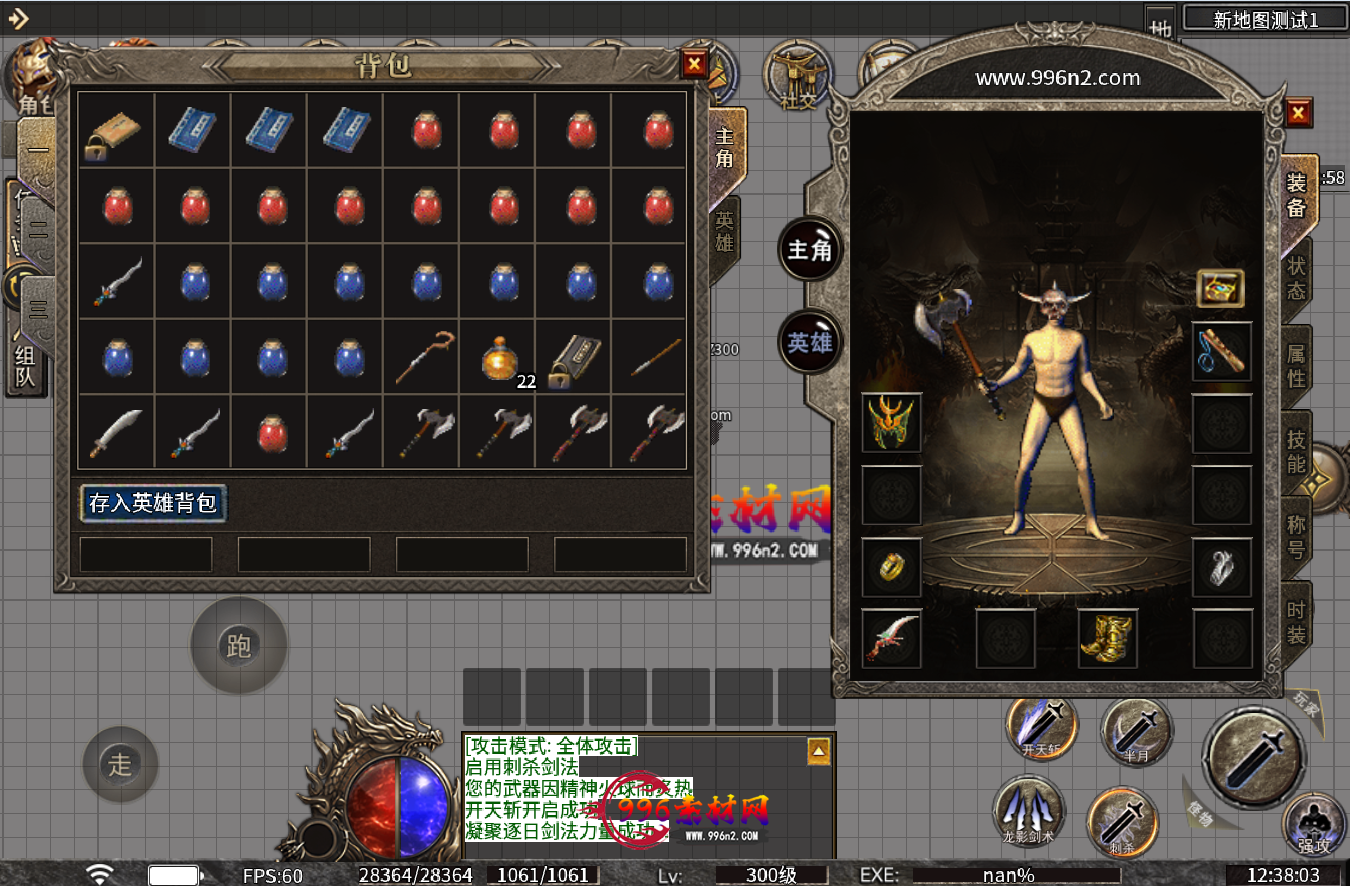Open the 称号 title tab
This screenshot has height=886, width=1350.
1296,536
